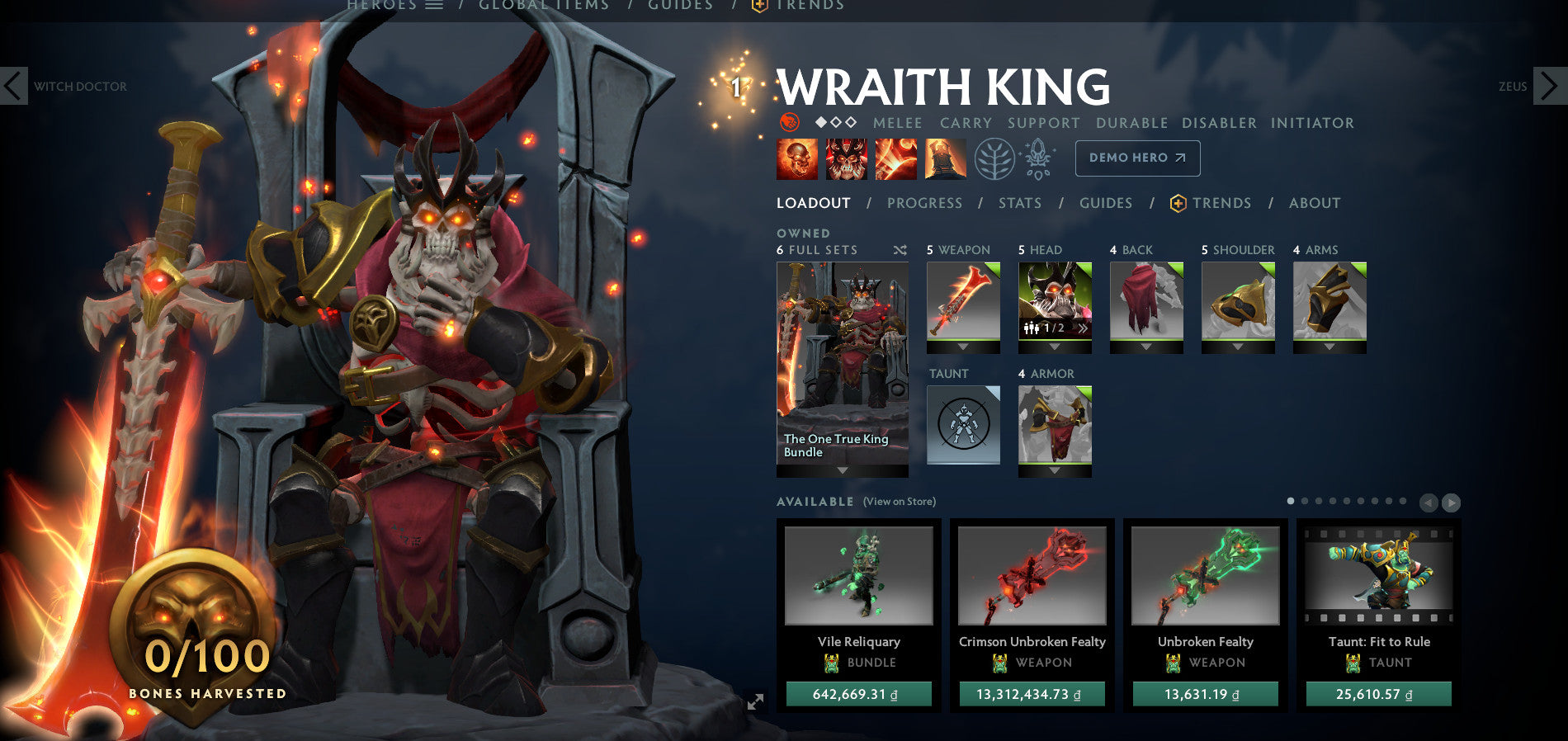Shuffle equipped sets with the shuffle icon
The image size is (1568, 741).
click(901, 249)
